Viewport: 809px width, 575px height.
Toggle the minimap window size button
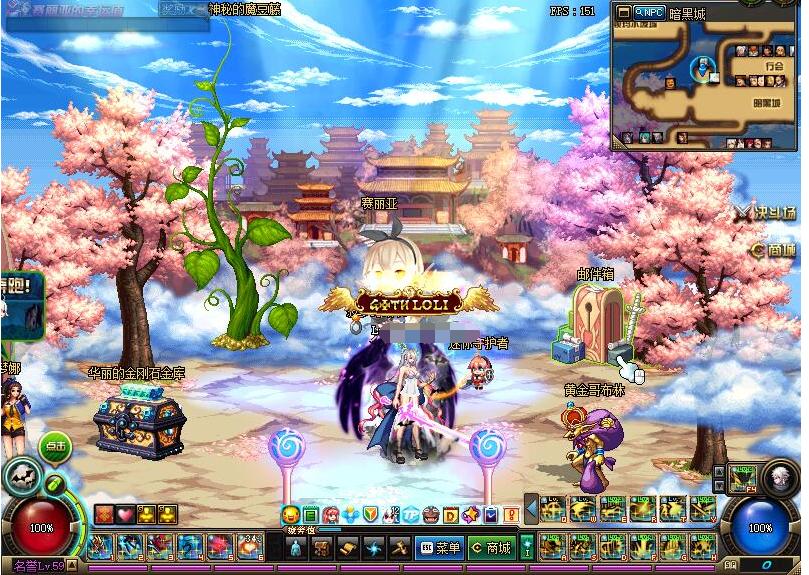[623, 12]
